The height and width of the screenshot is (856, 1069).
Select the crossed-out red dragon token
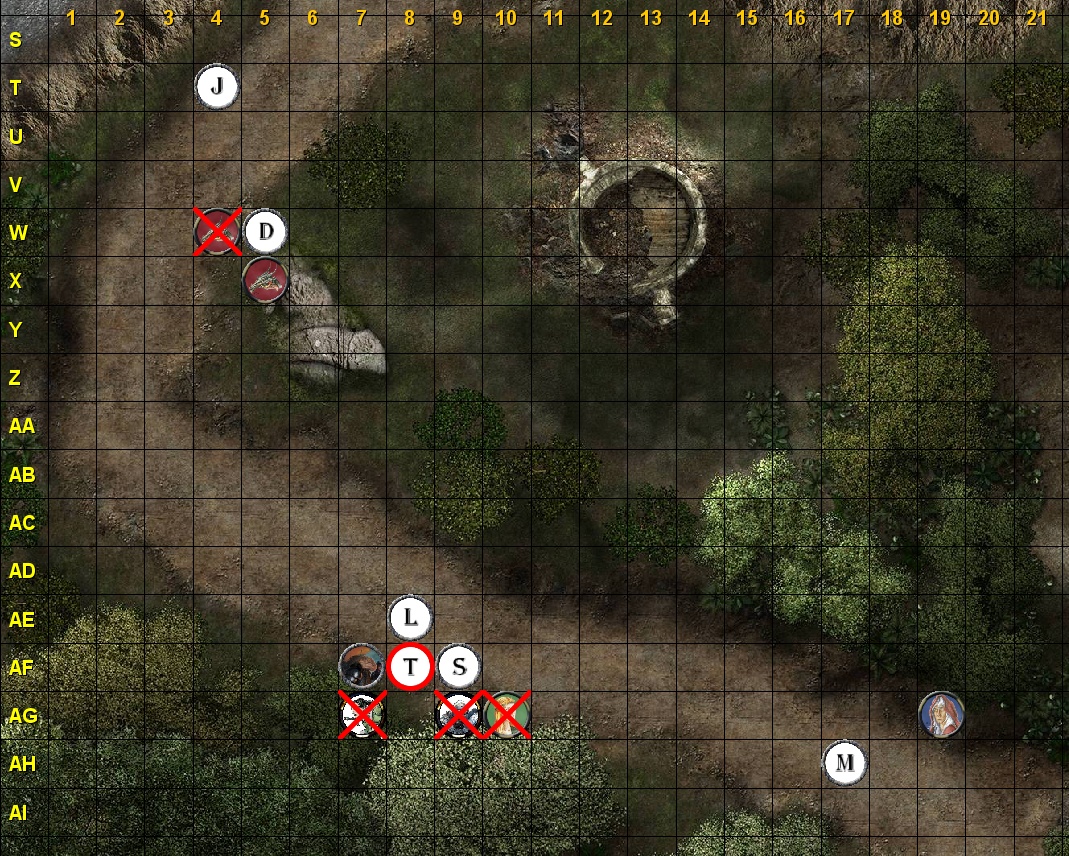[218, 232]
